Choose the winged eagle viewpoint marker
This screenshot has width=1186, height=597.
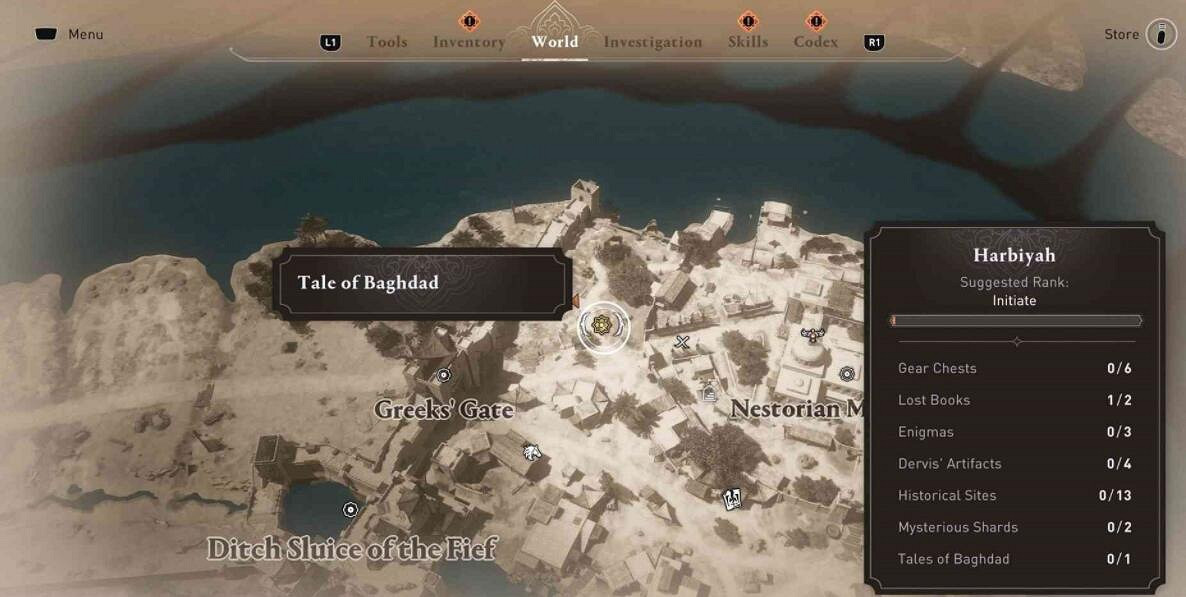(812, 336)
